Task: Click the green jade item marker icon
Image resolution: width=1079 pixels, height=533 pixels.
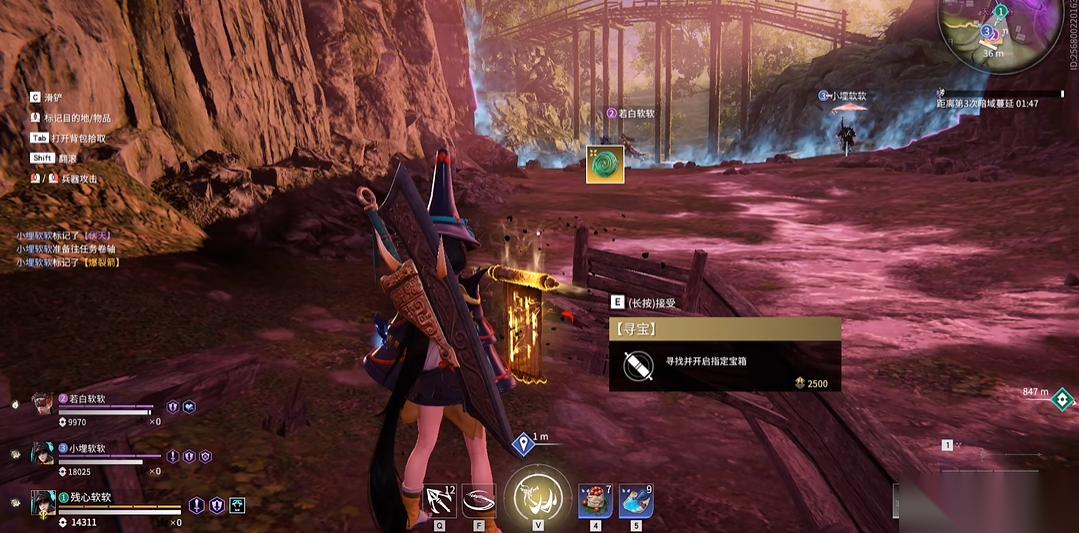Action: tap(605, 164)
